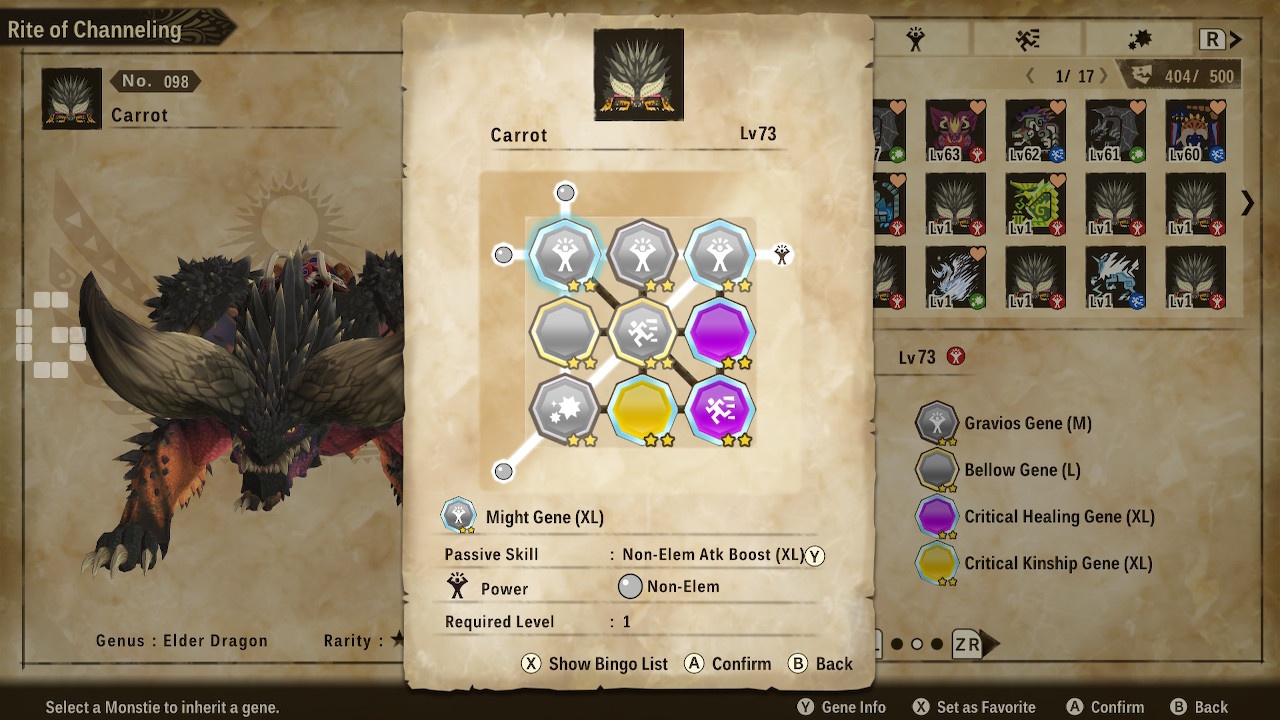Select the green Lv1 monstie thumbnail
1280x720 pixels.
point(1035,204)
